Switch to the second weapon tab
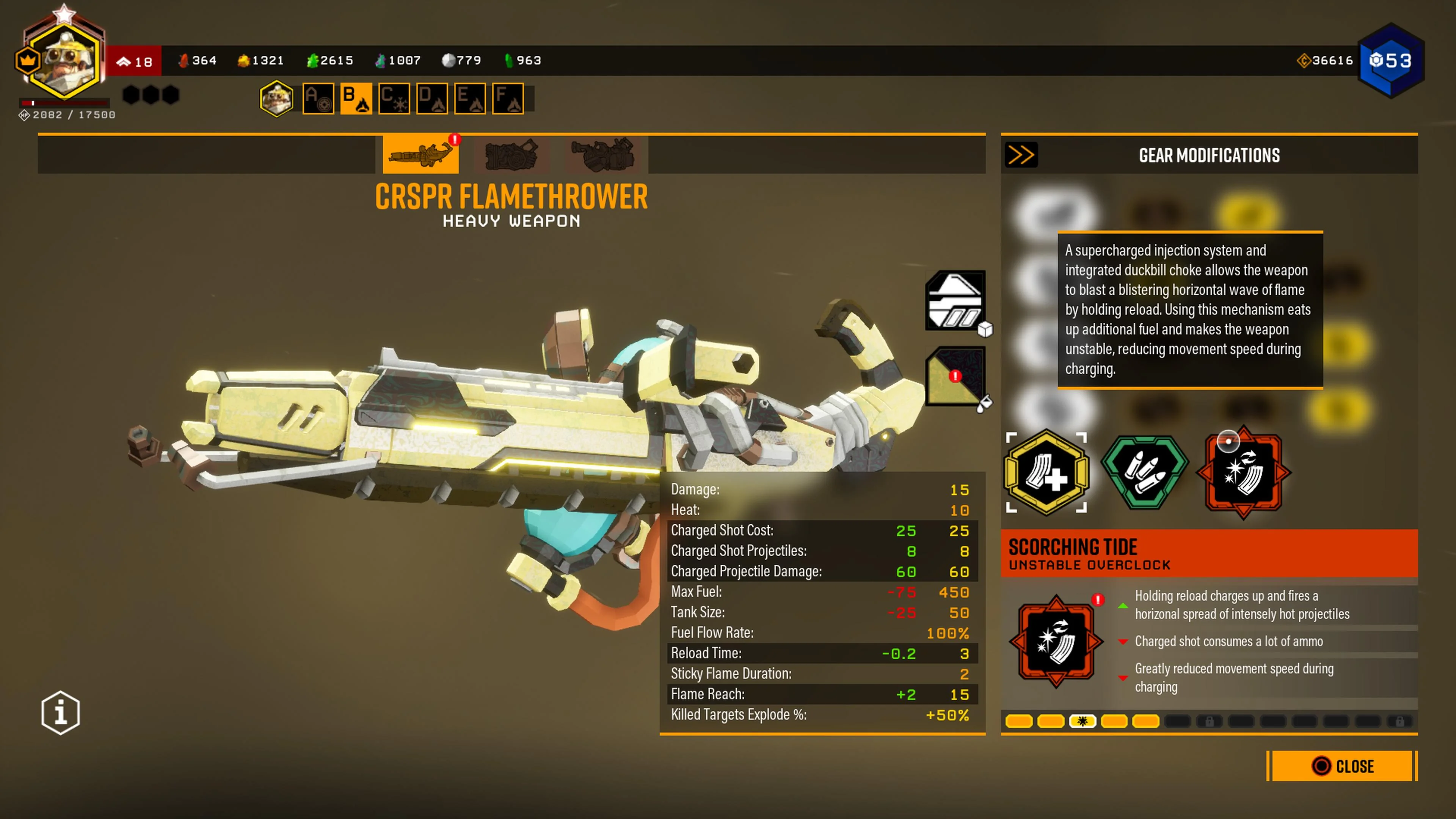1456x819 pixels. pyautogui.click(x=511, y=154)
